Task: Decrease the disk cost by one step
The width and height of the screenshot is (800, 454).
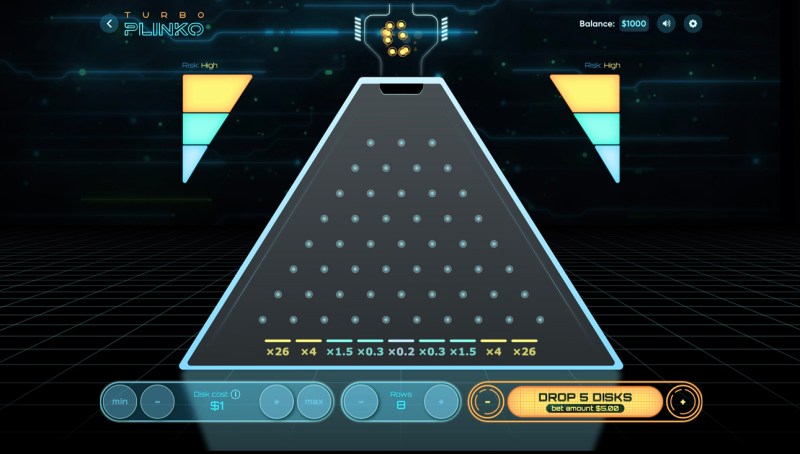Action: (x=157, y=401)
